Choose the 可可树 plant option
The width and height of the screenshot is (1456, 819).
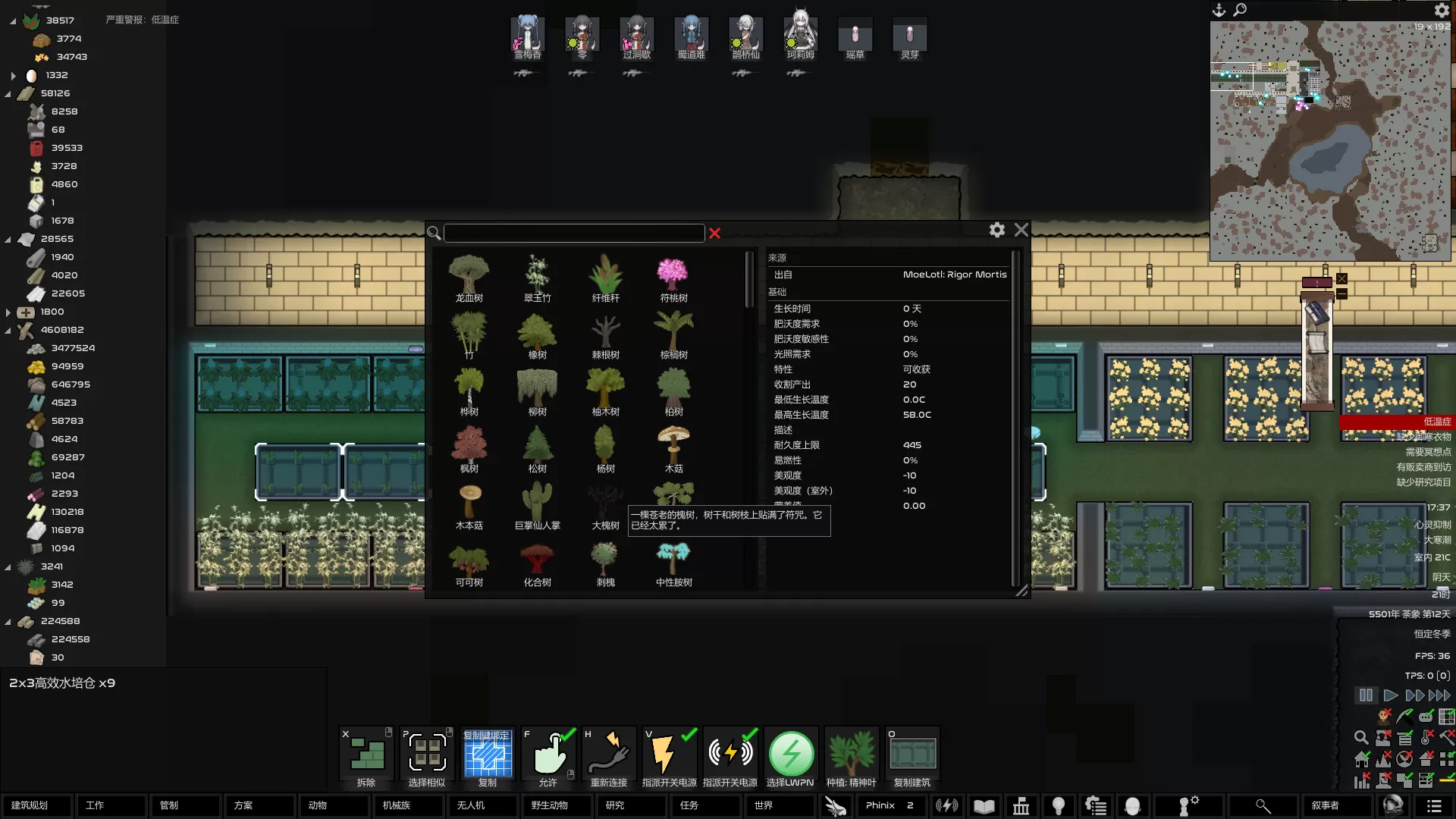coord(469,563)
